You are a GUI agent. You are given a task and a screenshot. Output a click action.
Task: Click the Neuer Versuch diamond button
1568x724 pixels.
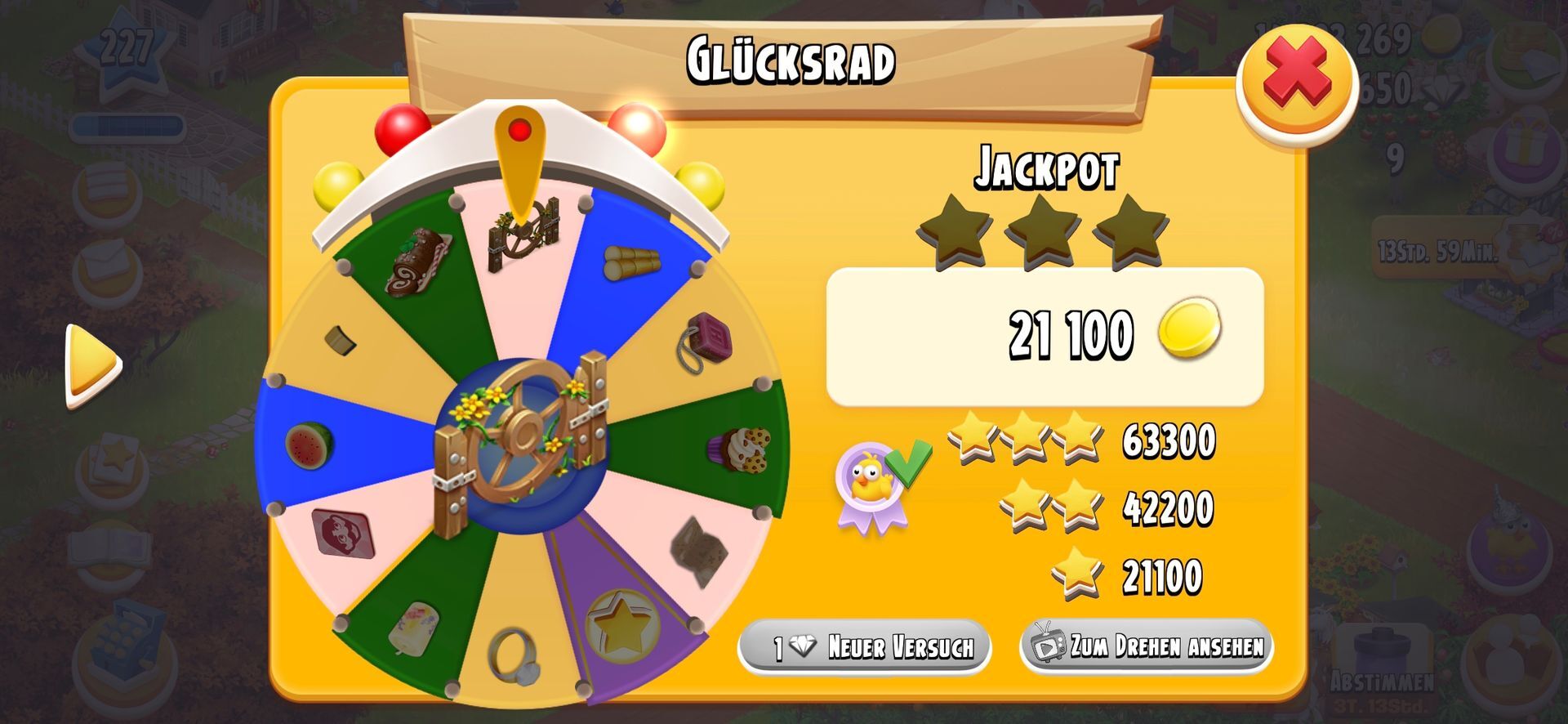click(x=864, y=647)
